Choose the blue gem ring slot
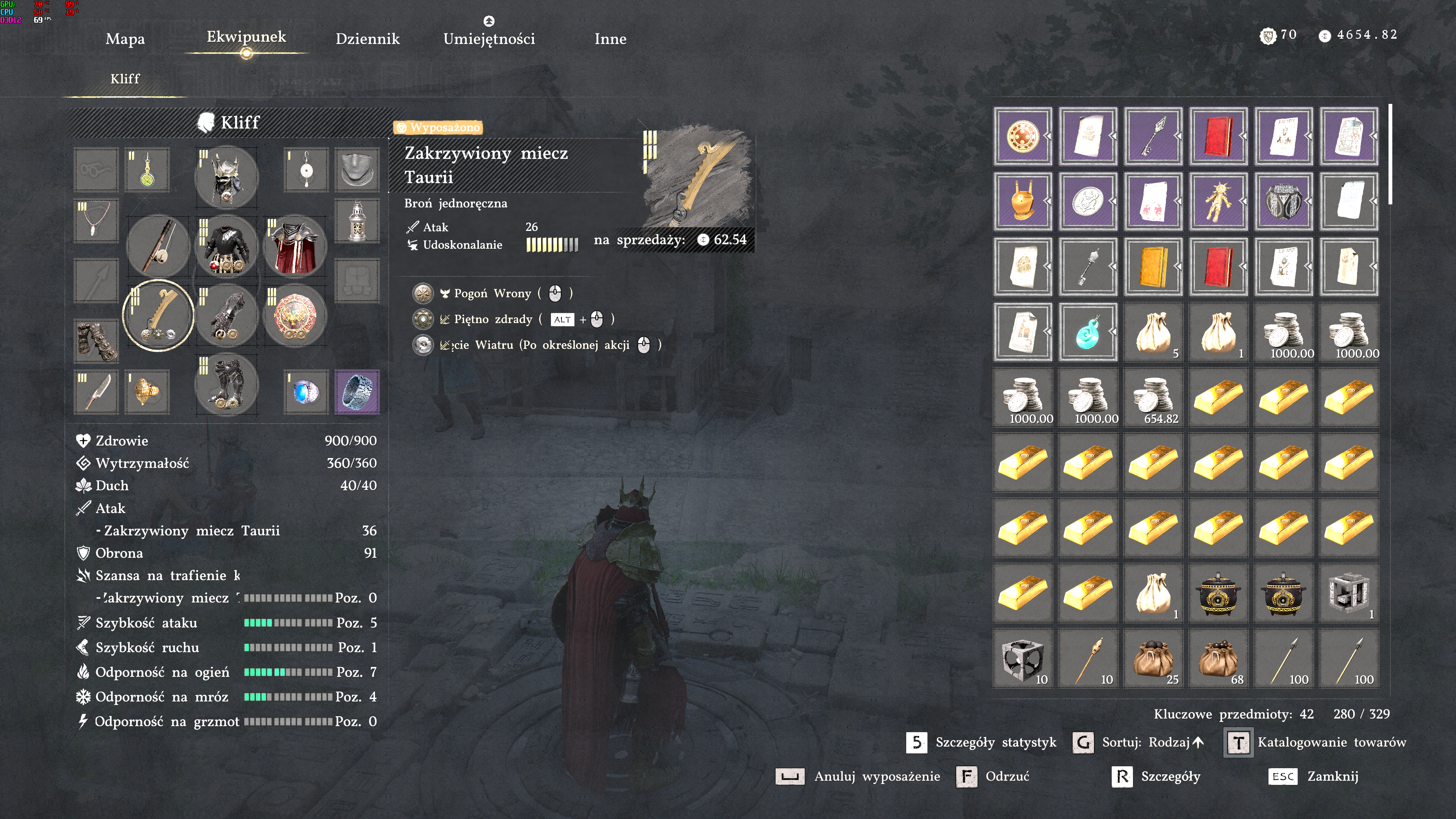1456x819 pixels. [x=306, y=392]
